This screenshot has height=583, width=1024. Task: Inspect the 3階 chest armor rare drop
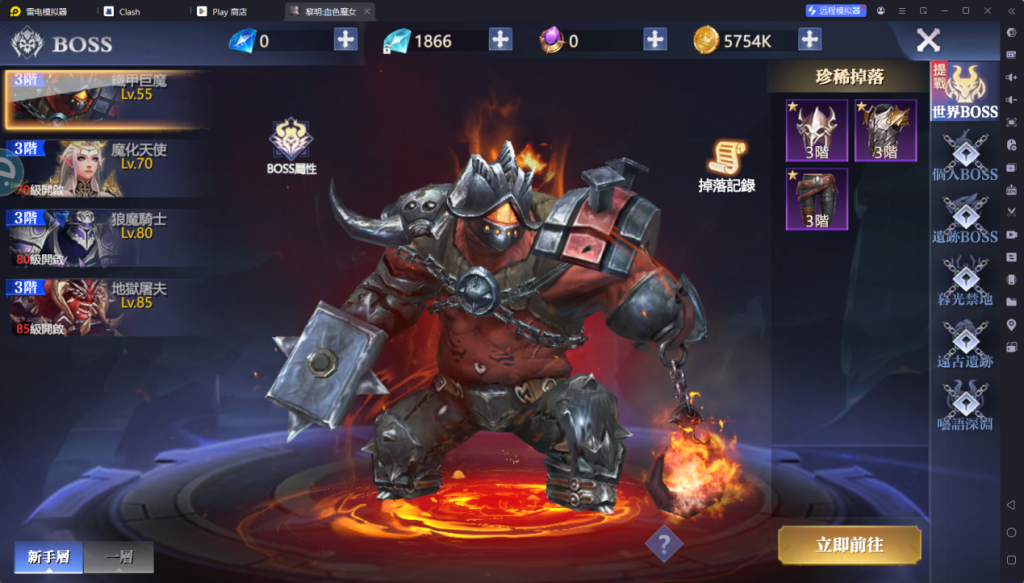pos(885,130)
